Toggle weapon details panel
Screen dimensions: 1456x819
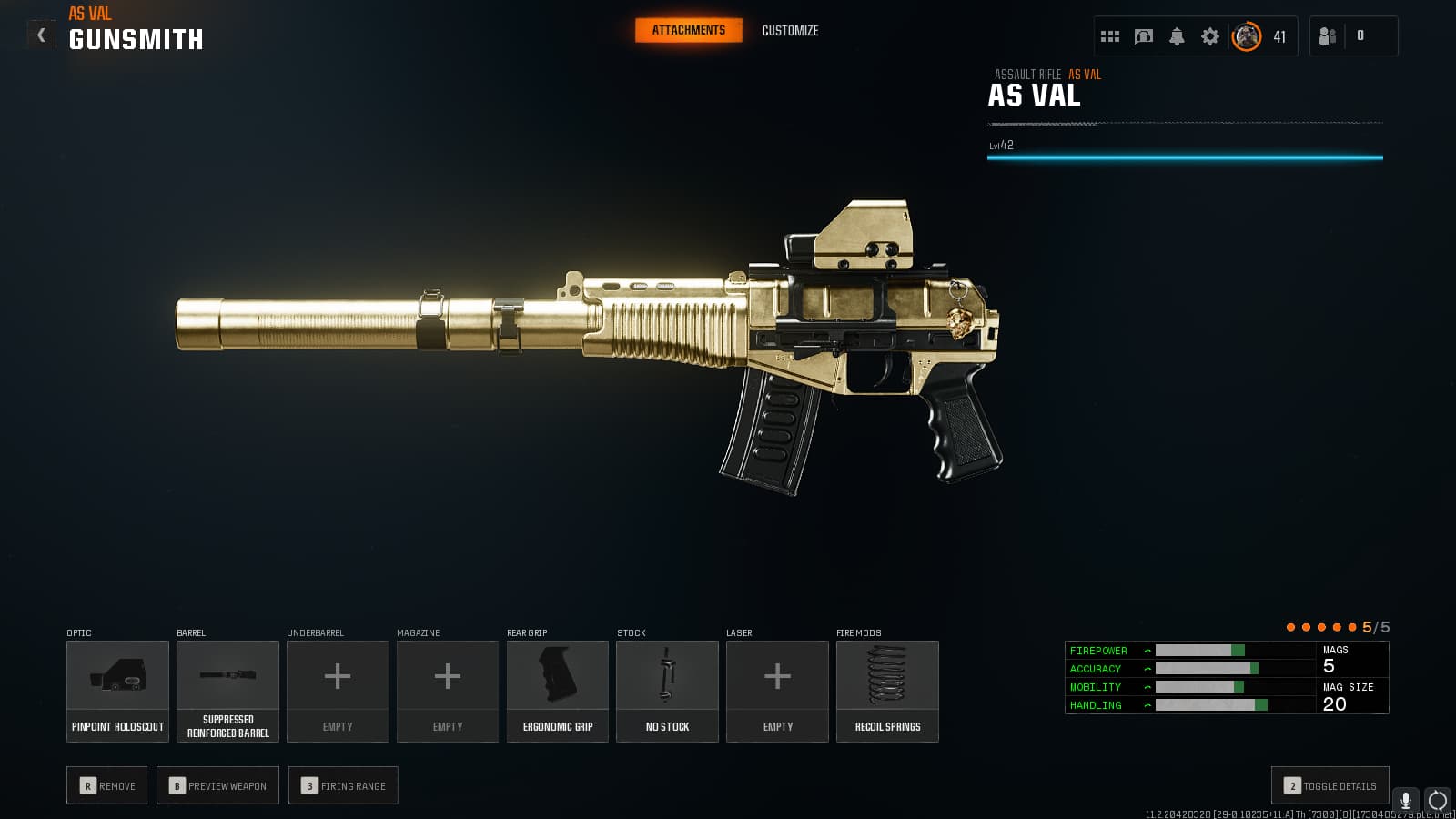point(1330,785)
